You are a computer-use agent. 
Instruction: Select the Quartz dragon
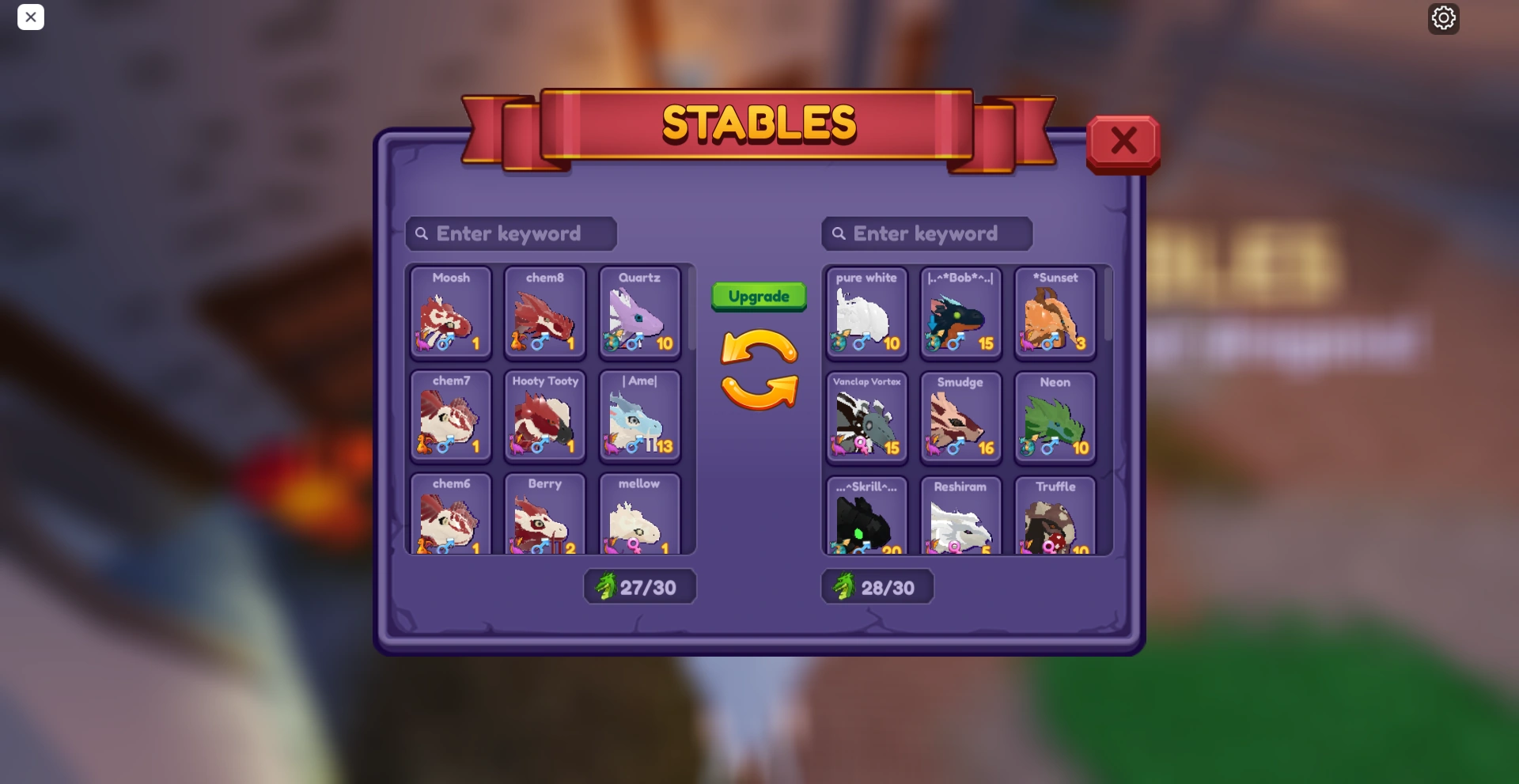pyautogui.click(x=640, y=314)
